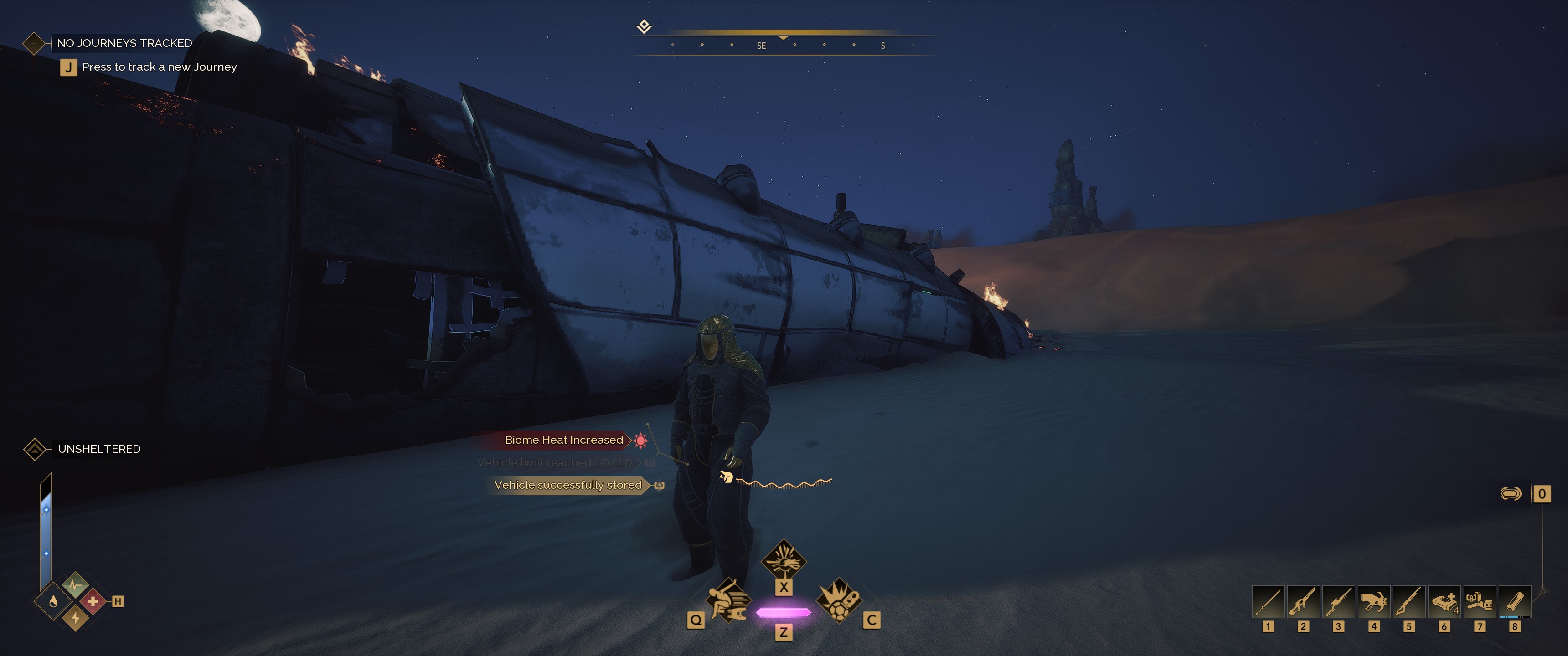This screenshot has width=1568, height=656.
Task: Click the green heartbeat pulse icon
Action: pos(75,585)
